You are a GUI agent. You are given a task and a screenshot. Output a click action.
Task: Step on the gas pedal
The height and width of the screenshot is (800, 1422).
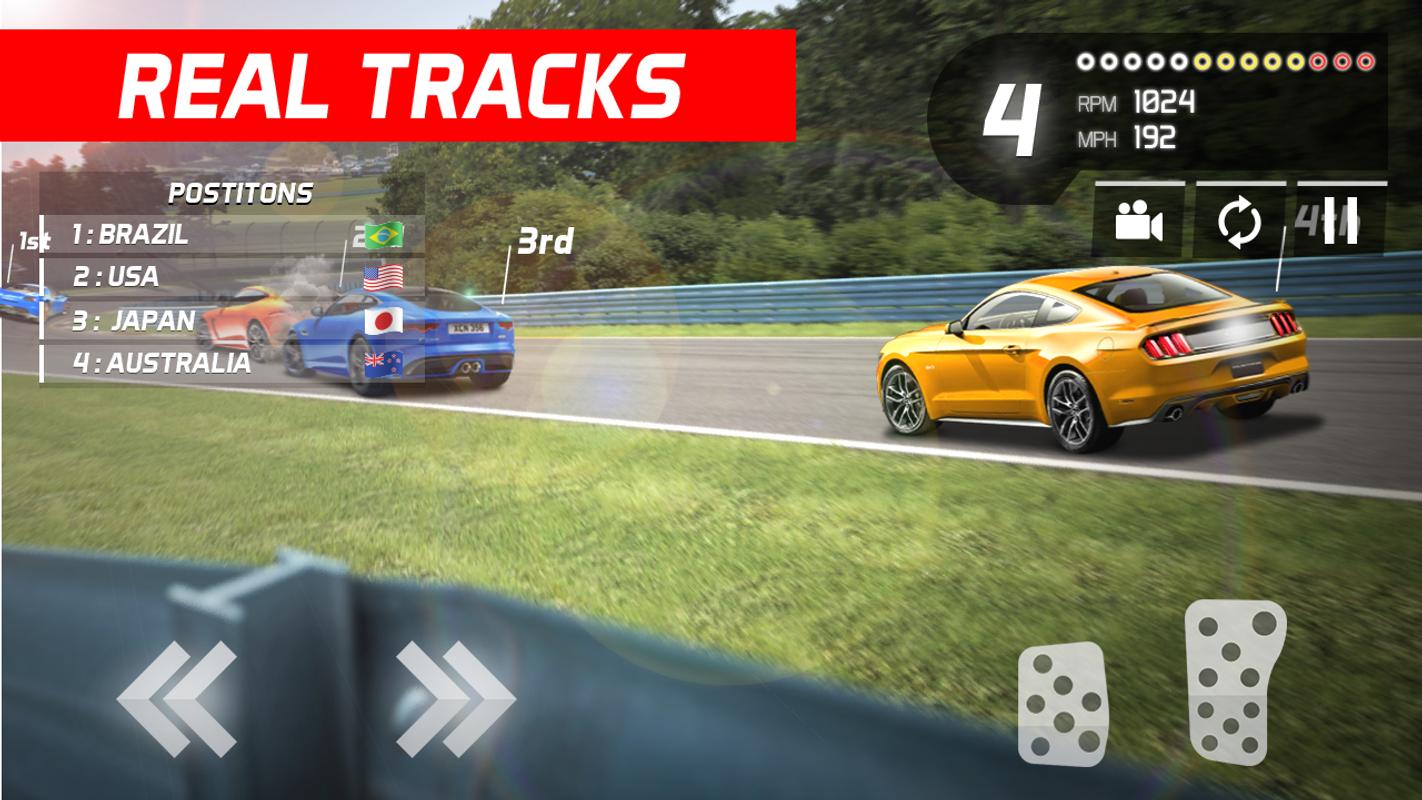click(x=1235, y=682)
